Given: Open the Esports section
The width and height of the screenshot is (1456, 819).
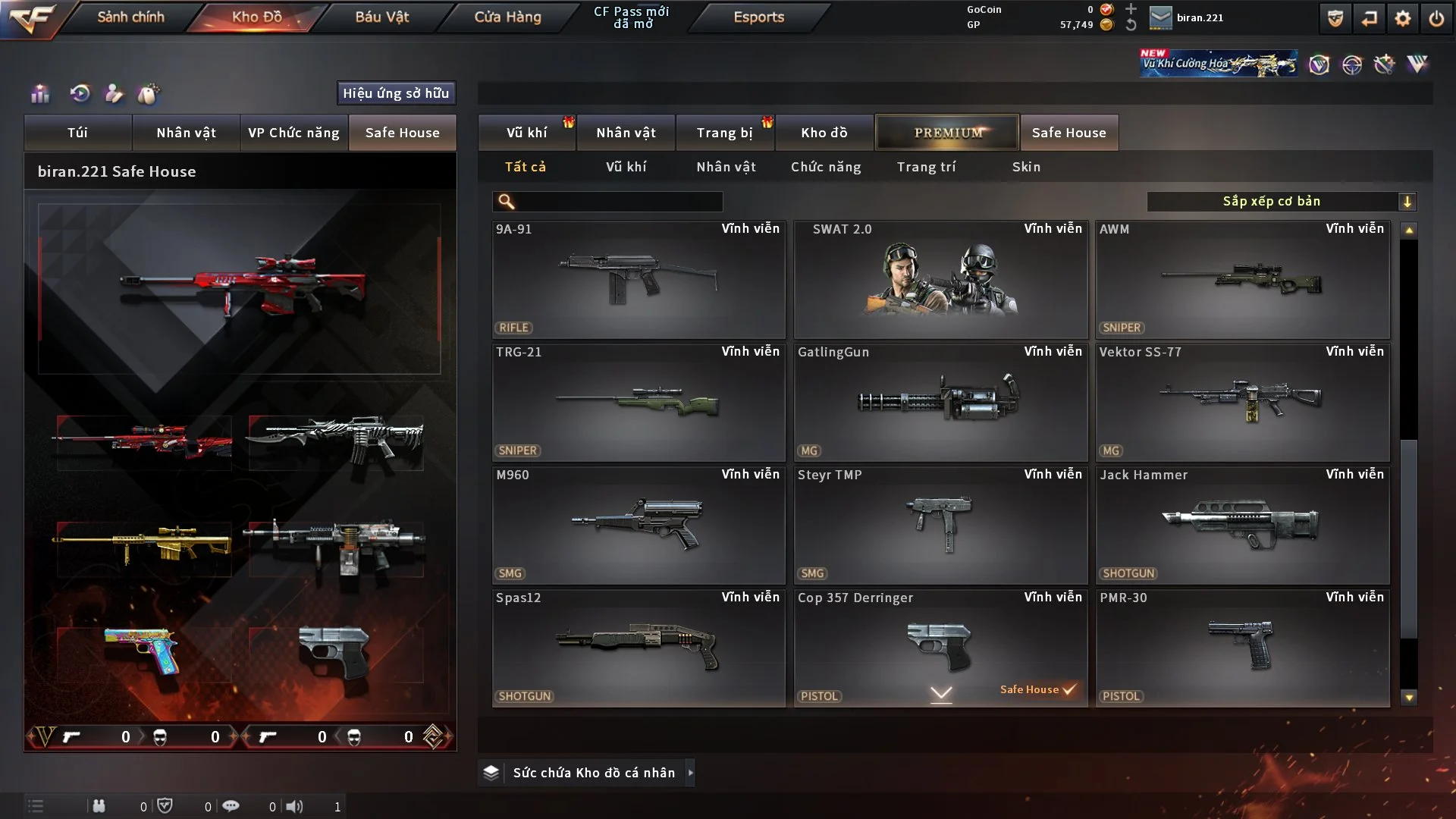Looking at the screenshot, I should click(758, 17).
